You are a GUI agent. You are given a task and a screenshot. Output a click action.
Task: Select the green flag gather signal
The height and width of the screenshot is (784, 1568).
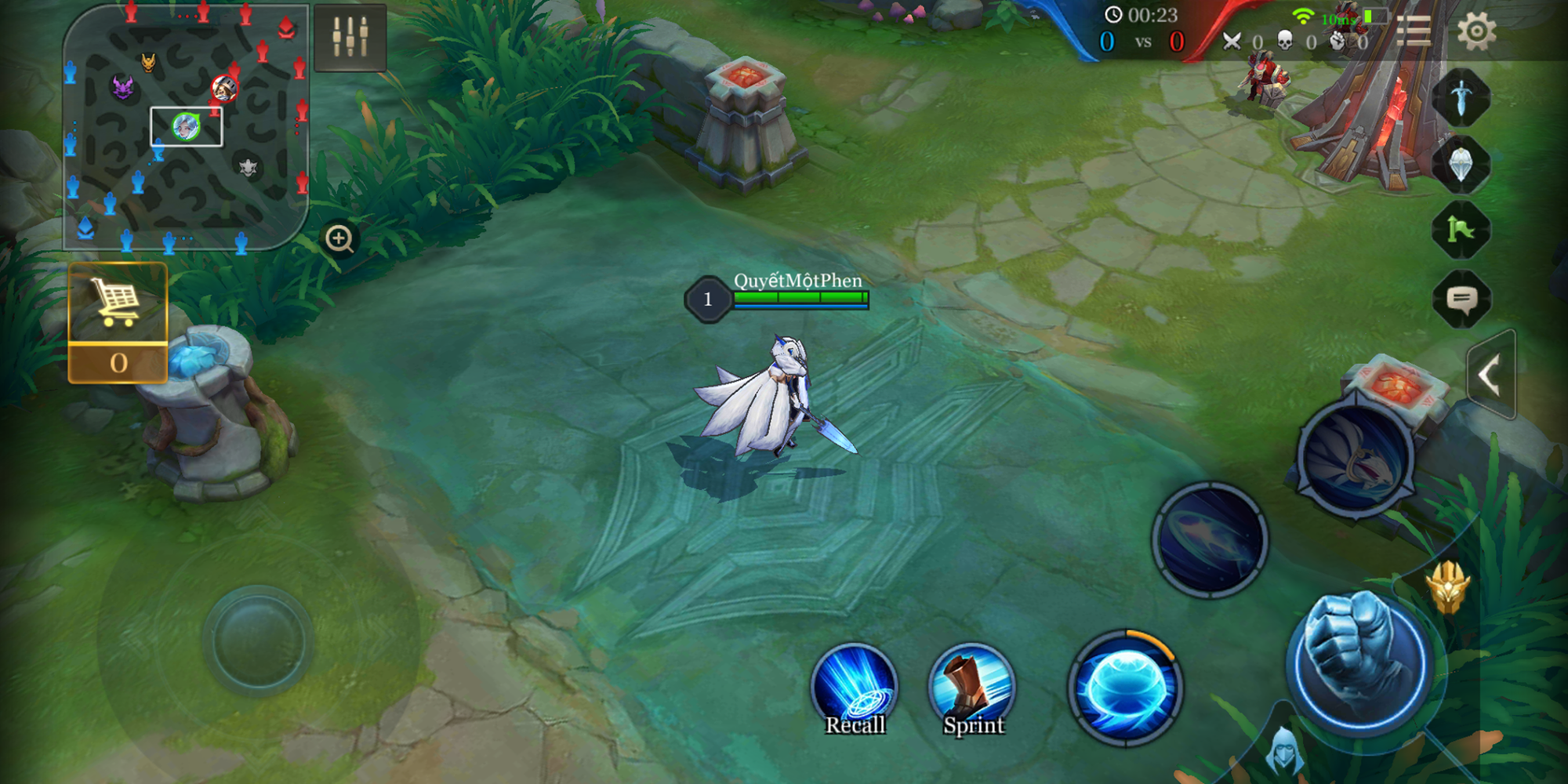coord(1461,230)
